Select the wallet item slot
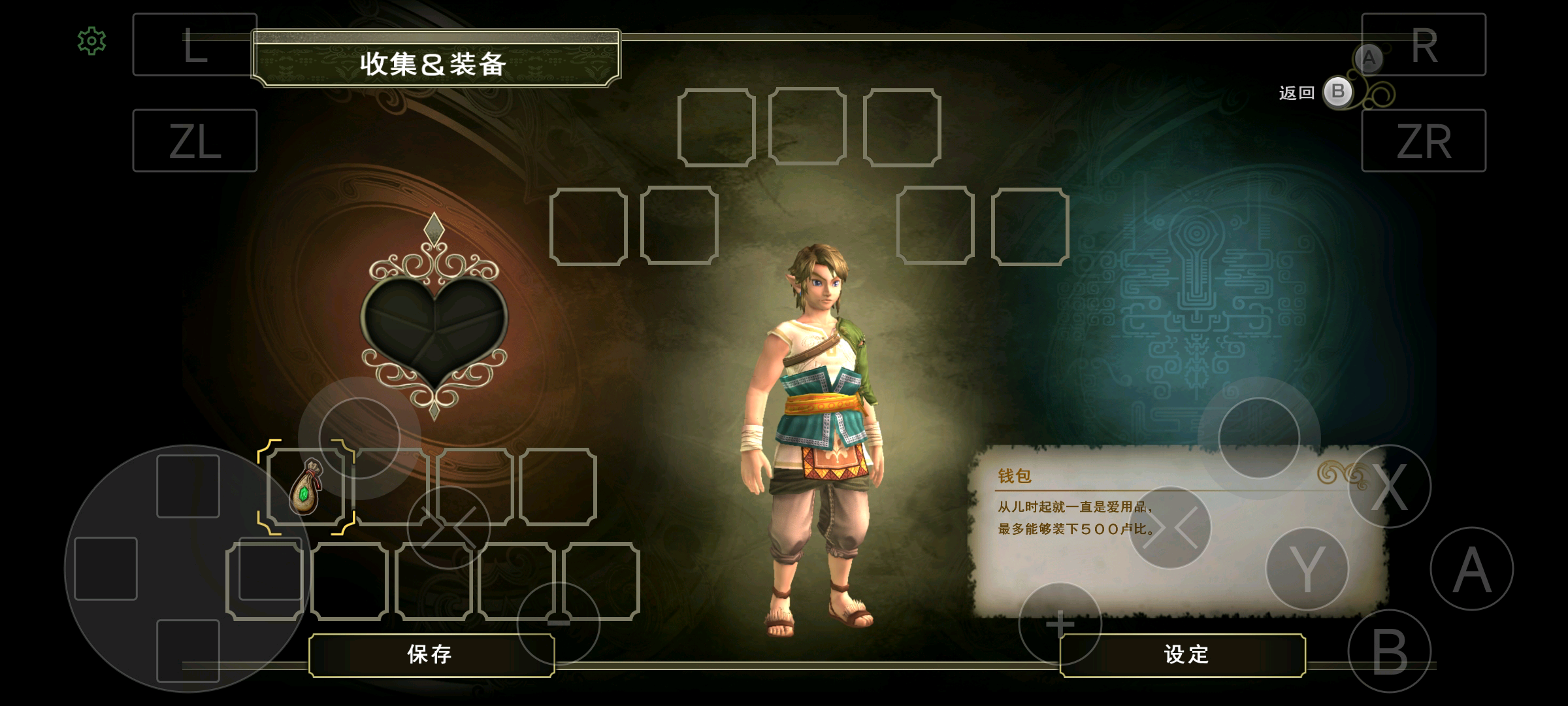The height and width of the screenshot is (706, 1568). click(x=306, y=487)
